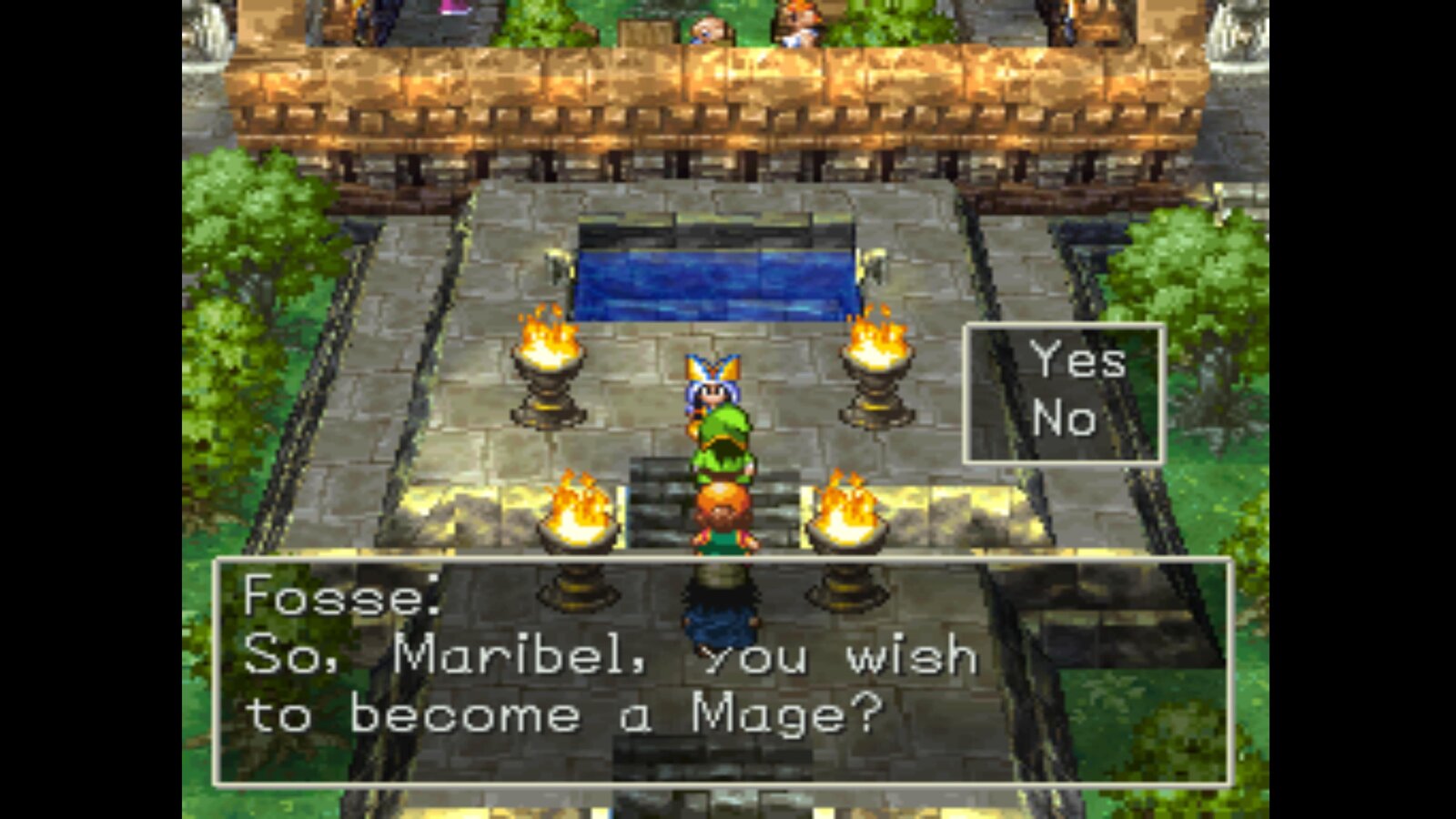Screen dimensions: 1456x819
Task: Choose Yes to become a Mage
Action: pyautogui.click(x=1077, y=361)
